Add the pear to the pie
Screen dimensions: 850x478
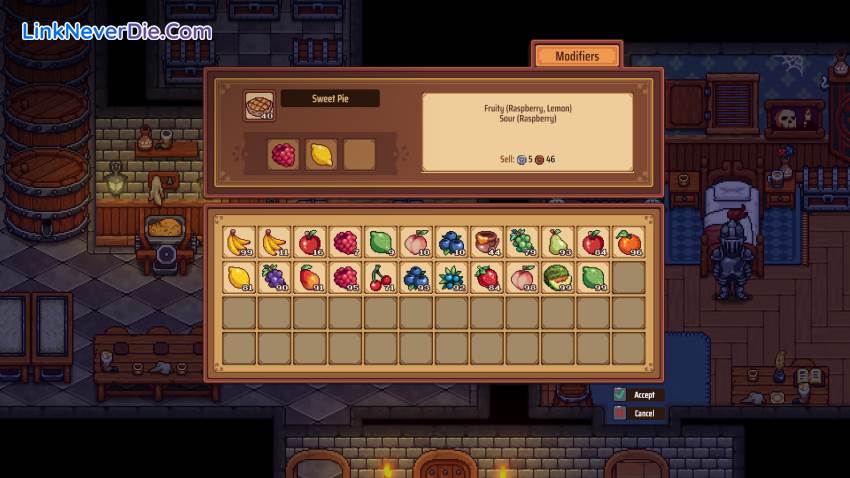pos(557,243)
